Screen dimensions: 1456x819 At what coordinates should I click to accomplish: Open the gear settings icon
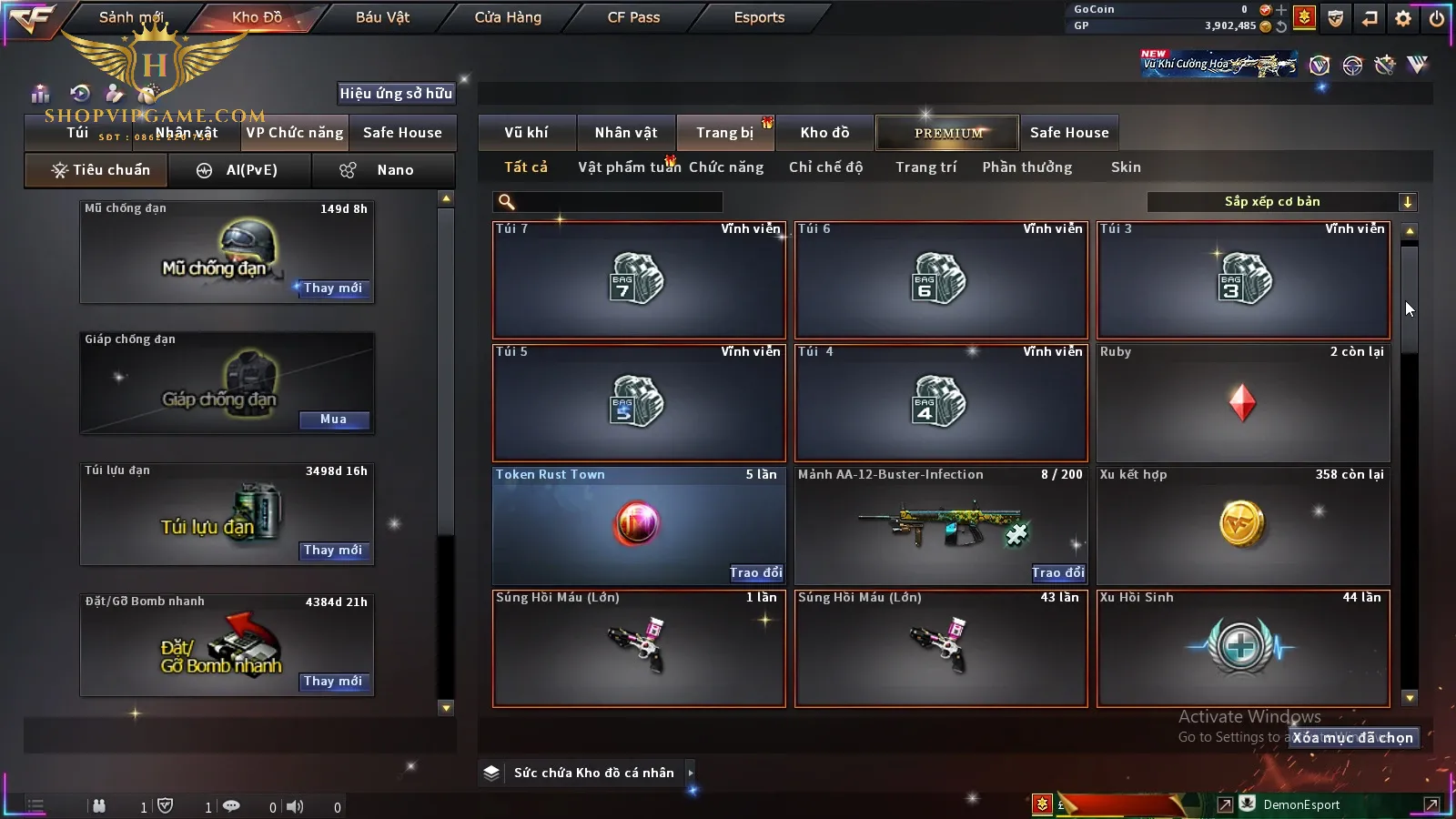[x=1403, y=18]
